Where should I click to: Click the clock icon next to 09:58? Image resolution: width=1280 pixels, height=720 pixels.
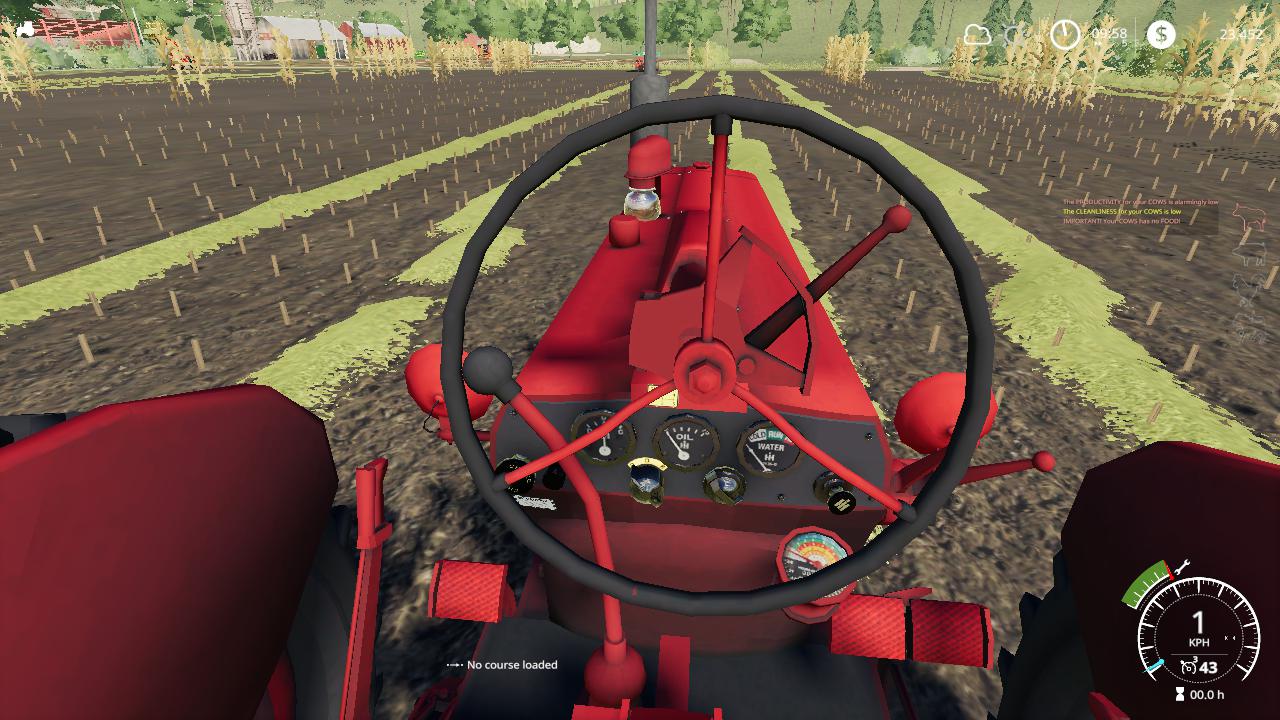point(1064,33)
